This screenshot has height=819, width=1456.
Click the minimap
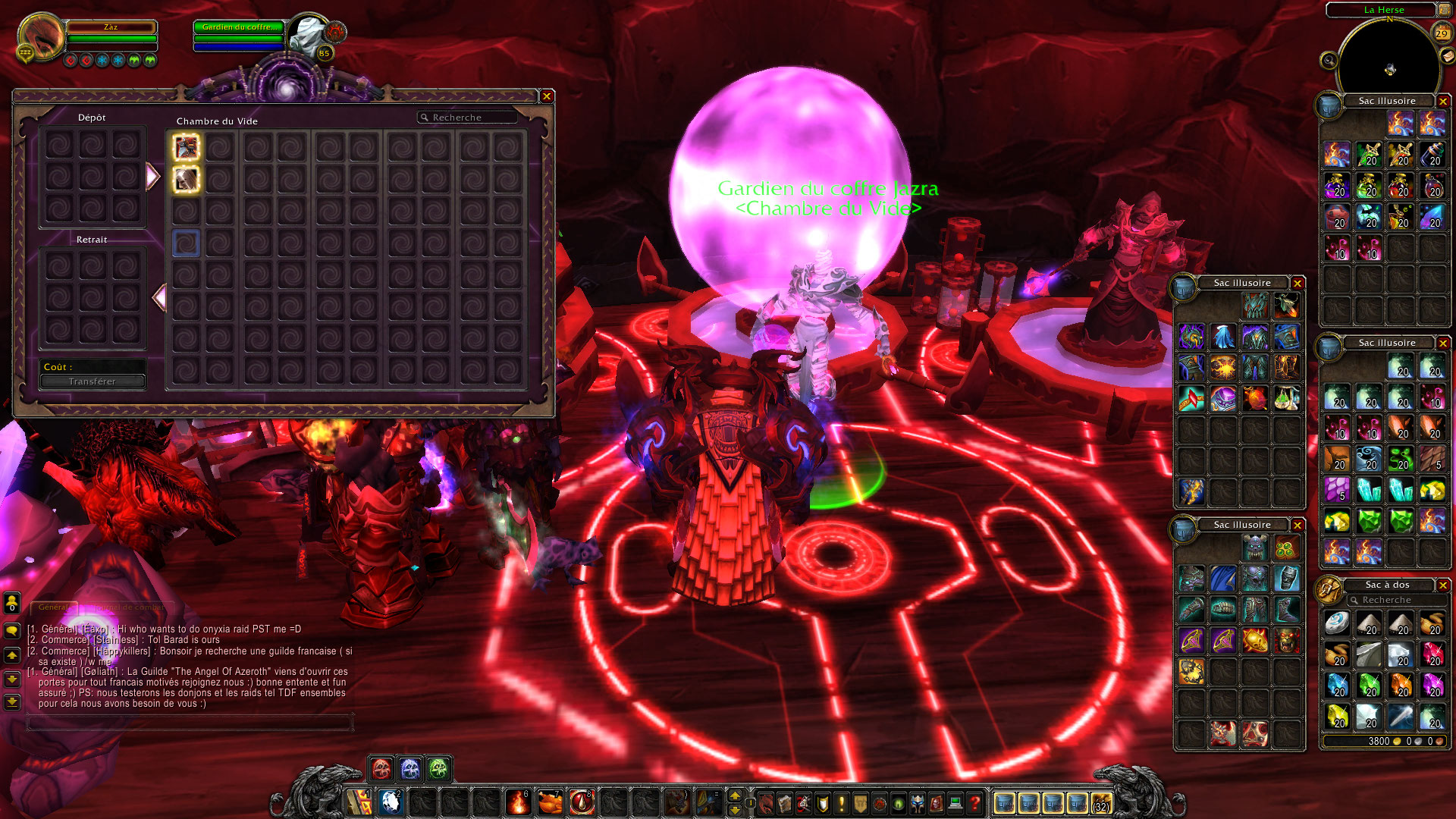pyautogui.click(x=1389, y=68)
